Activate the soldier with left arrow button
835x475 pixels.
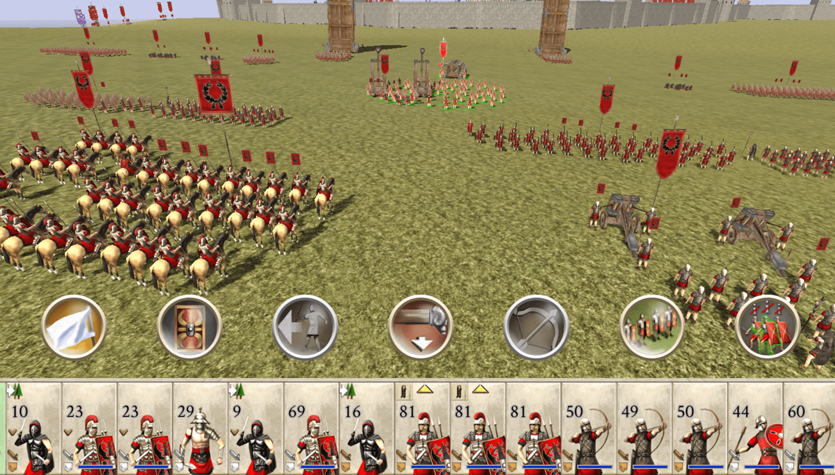305,326
